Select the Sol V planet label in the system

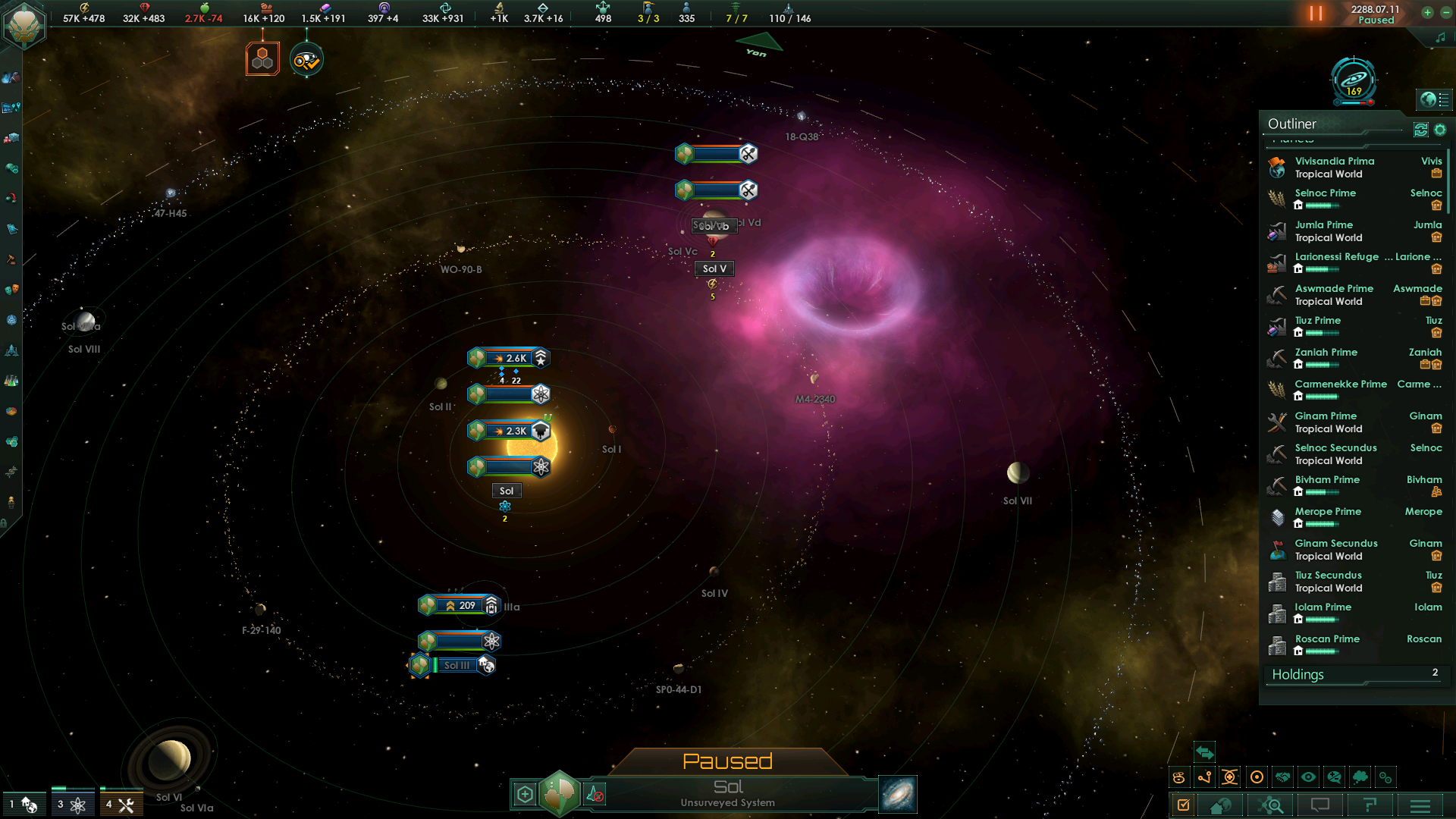pos(713,268)
